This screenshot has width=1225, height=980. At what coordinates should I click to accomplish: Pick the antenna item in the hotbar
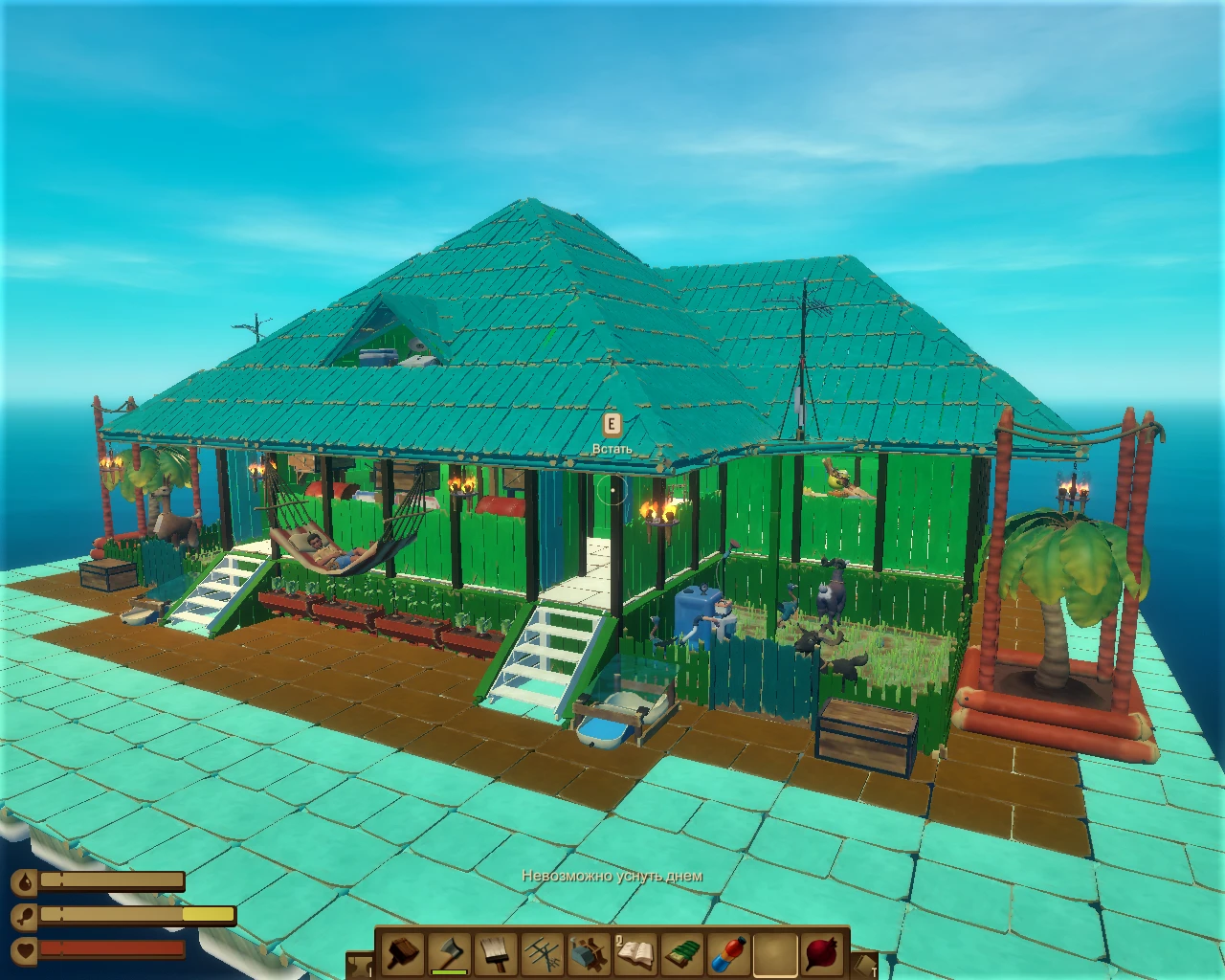(543, 955)
